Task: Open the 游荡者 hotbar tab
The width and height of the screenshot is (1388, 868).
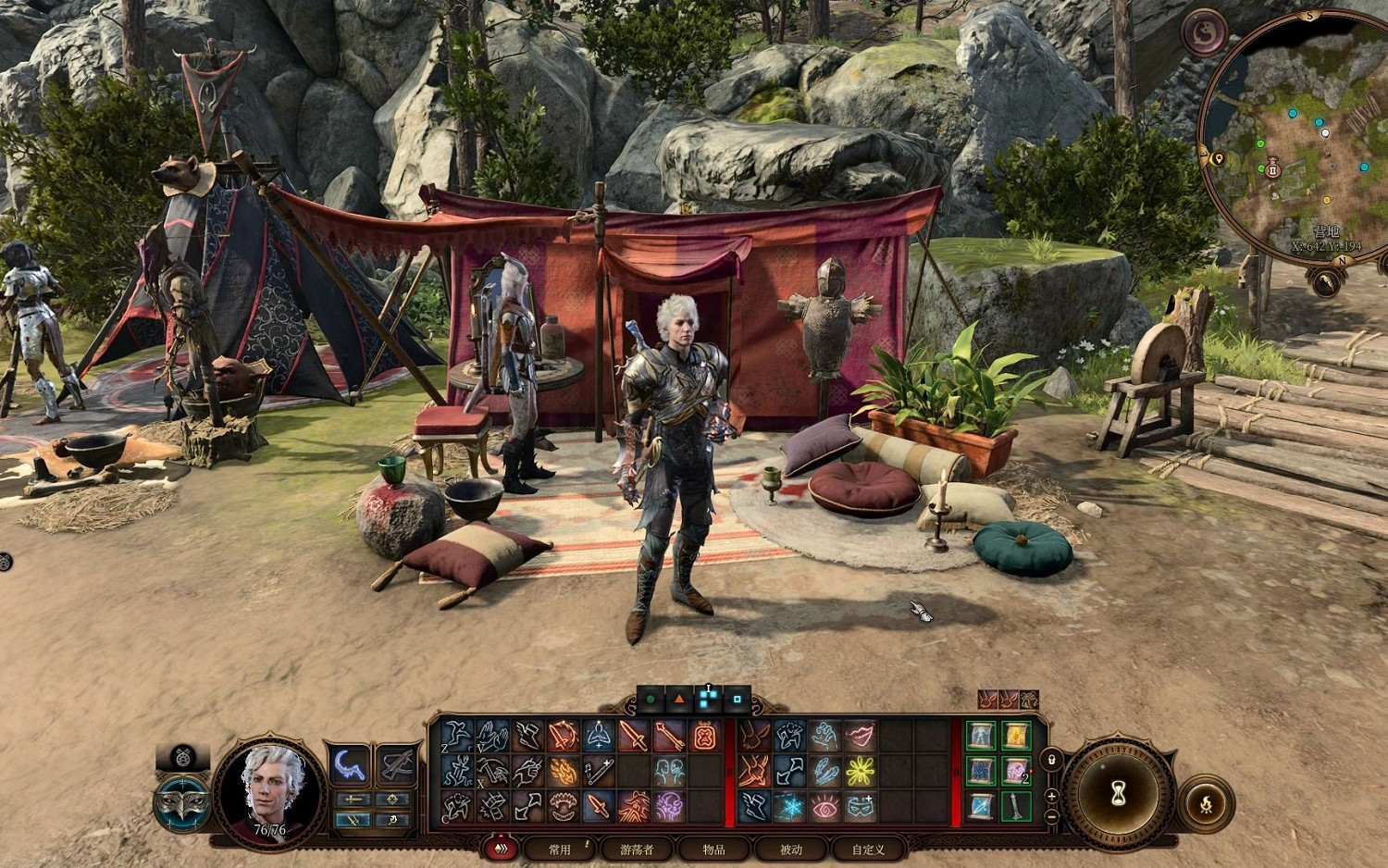Action: pyautogui.click(x=637, y=849)
